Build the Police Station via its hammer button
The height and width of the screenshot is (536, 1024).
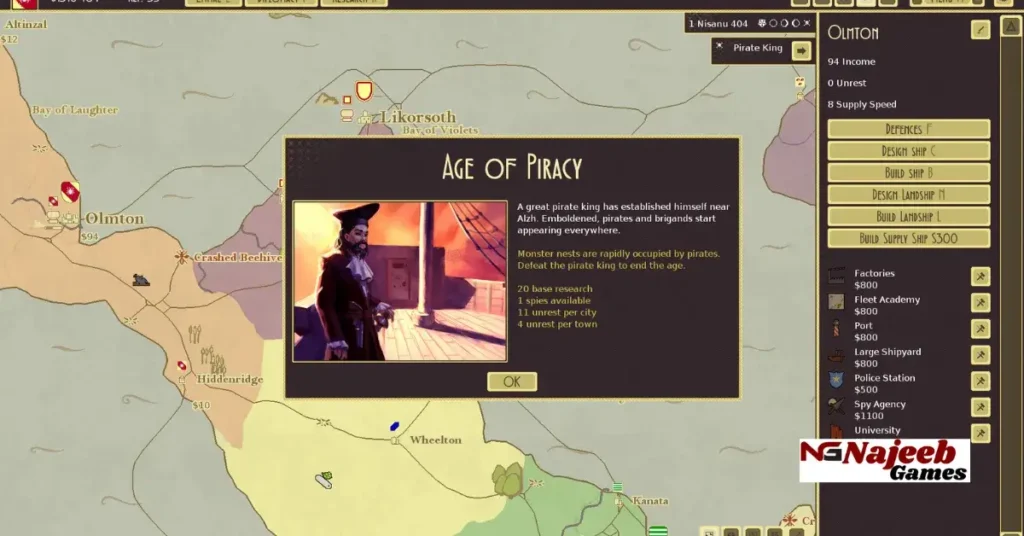(x=980, y=381)
